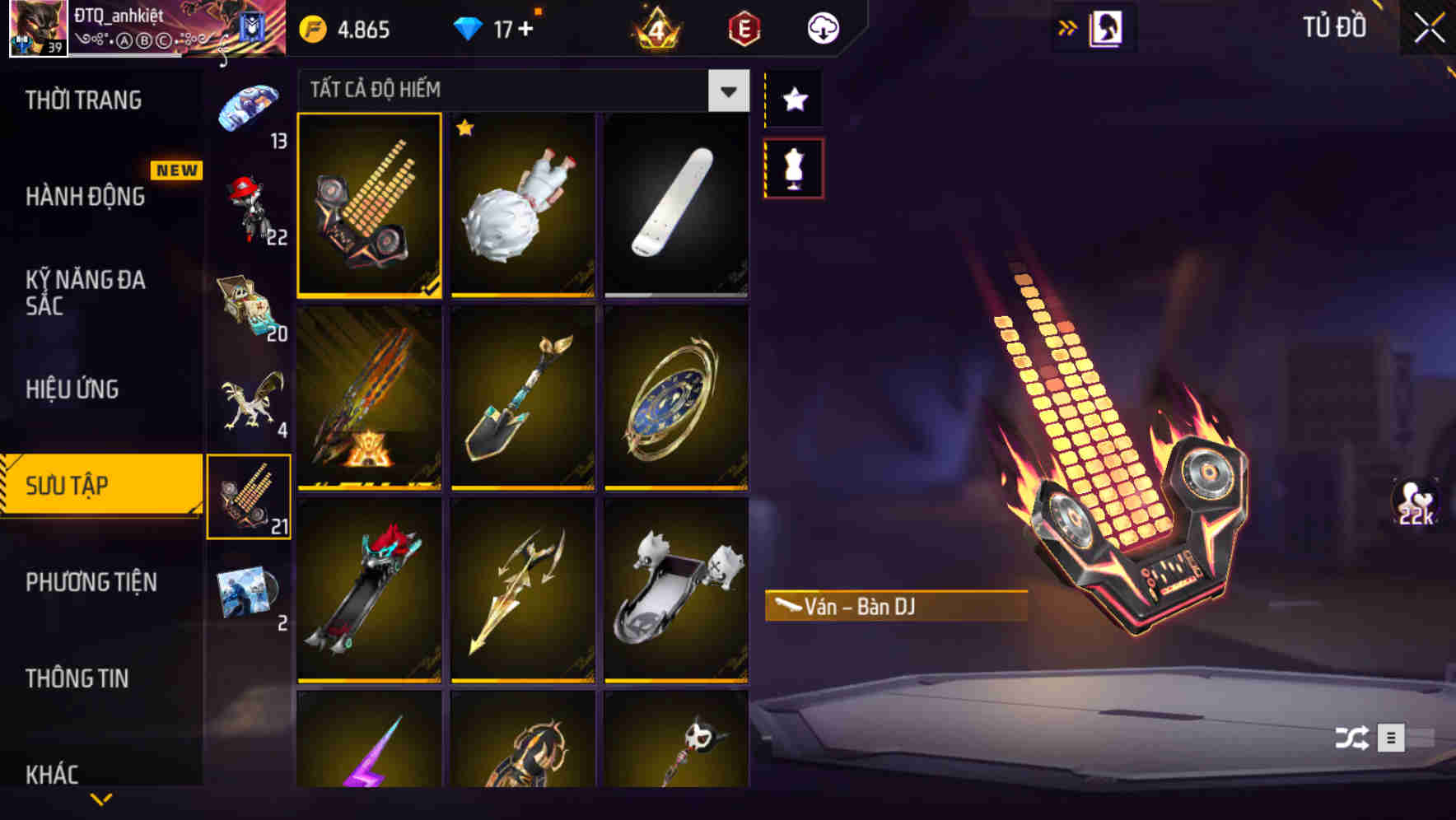Switch to the PHƯƠNG TIỆN section

(91, 582)
